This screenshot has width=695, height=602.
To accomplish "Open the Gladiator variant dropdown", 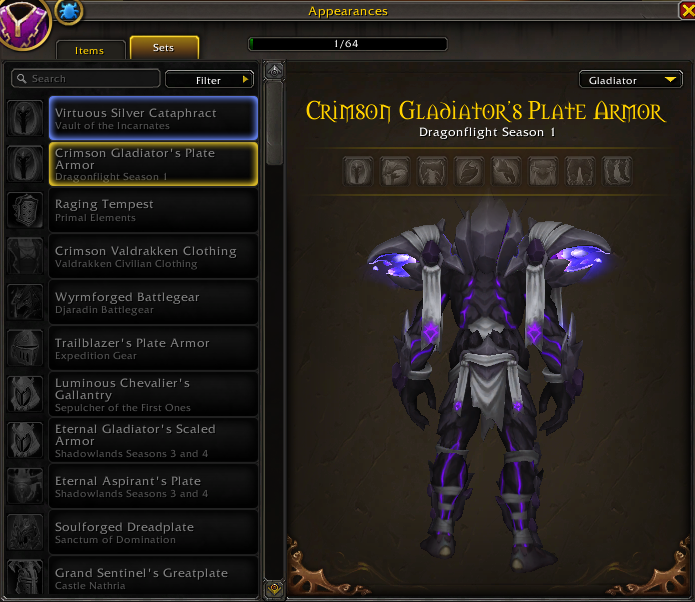I will coord(630,80).
